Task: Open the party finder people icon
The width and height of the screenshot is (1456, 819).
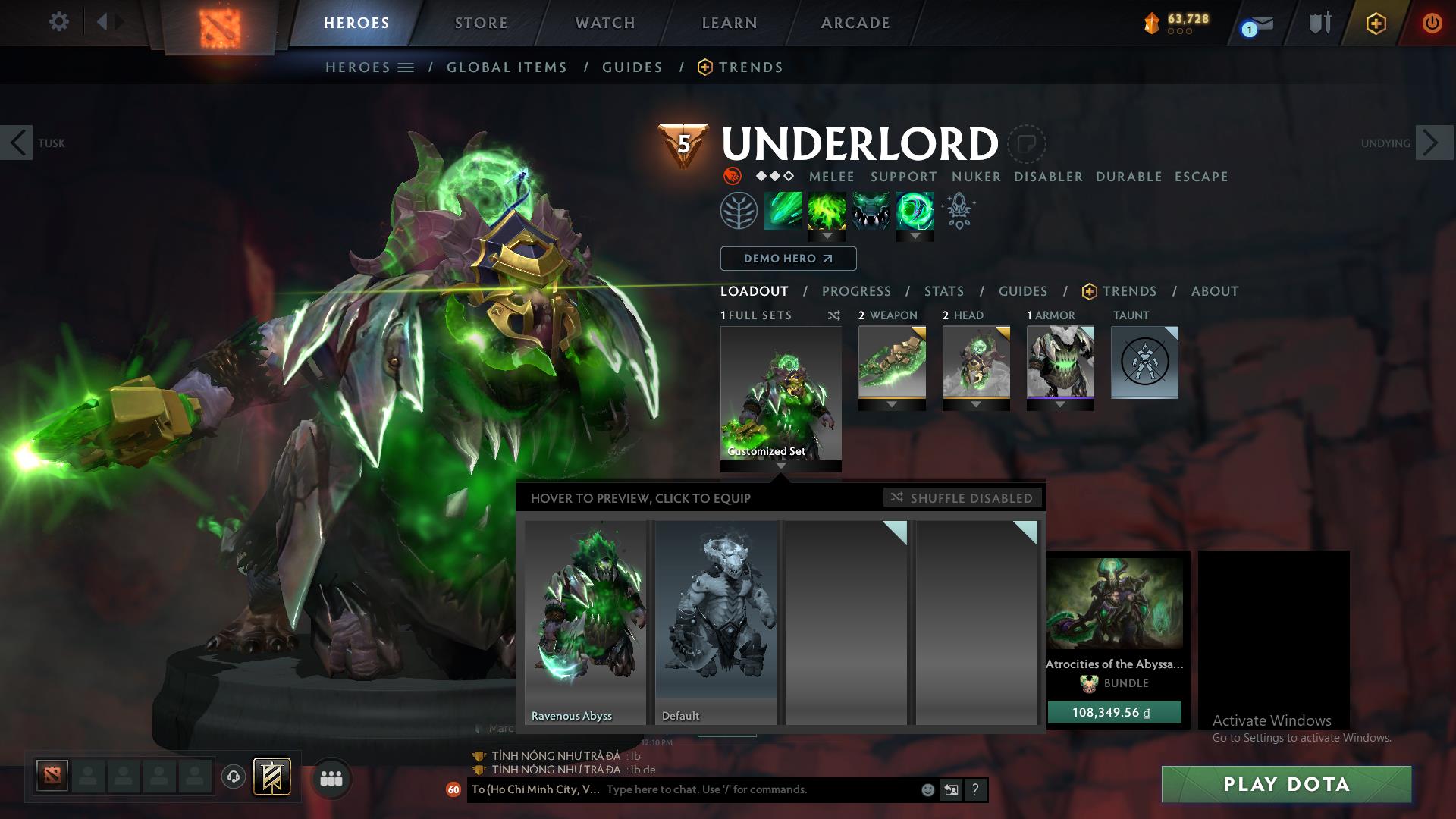Action: 330,777
